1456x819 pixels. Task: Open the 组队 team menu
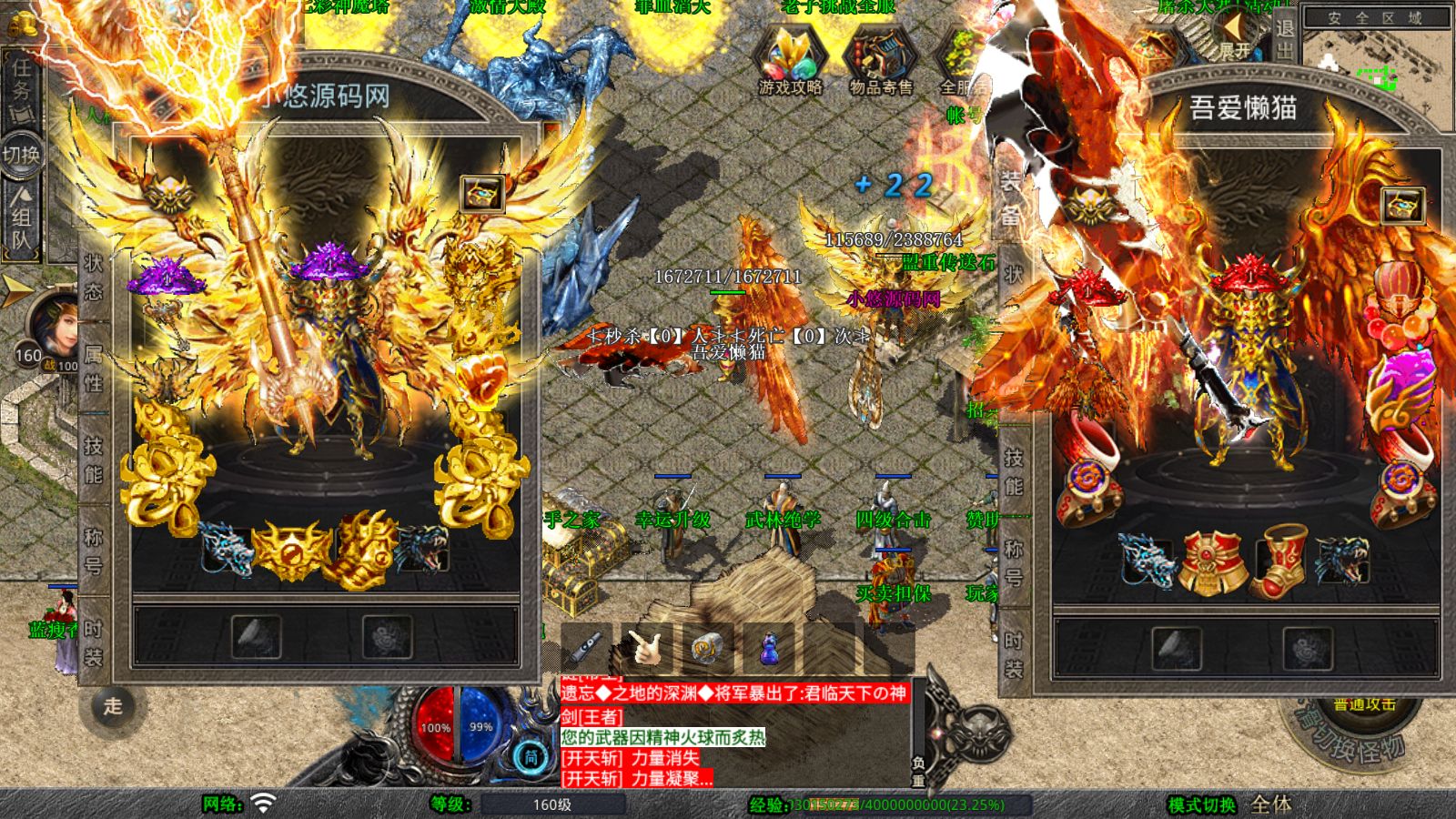(x=21, y=218)
